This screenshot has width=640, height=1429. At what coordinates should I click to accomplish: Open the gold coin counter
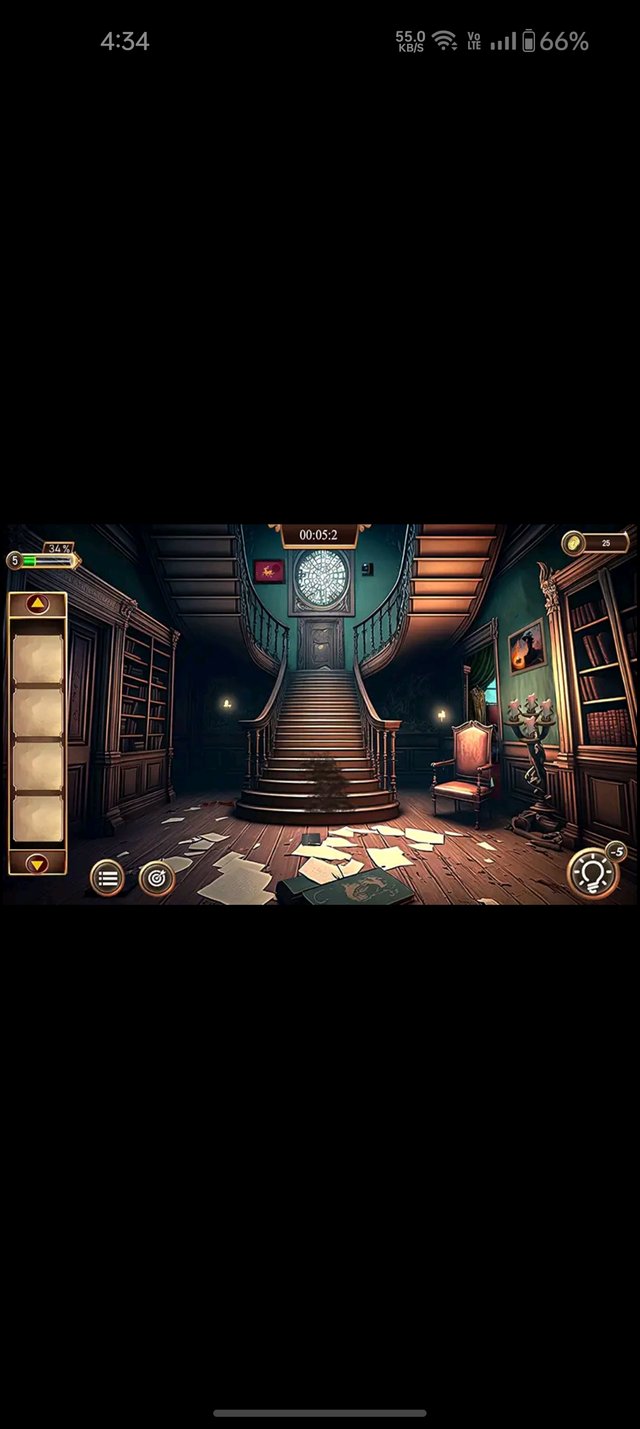tap(596, 543)
